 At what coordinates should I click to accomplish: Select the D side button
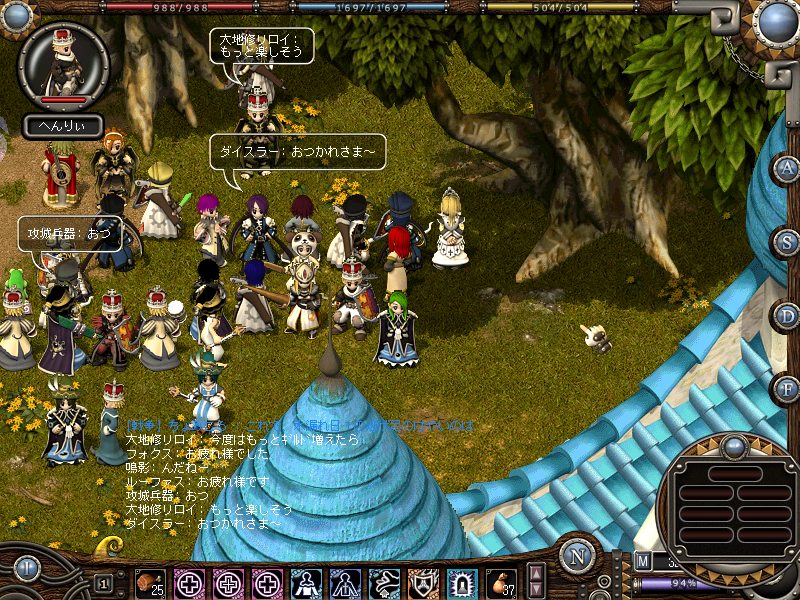[786, 314]
